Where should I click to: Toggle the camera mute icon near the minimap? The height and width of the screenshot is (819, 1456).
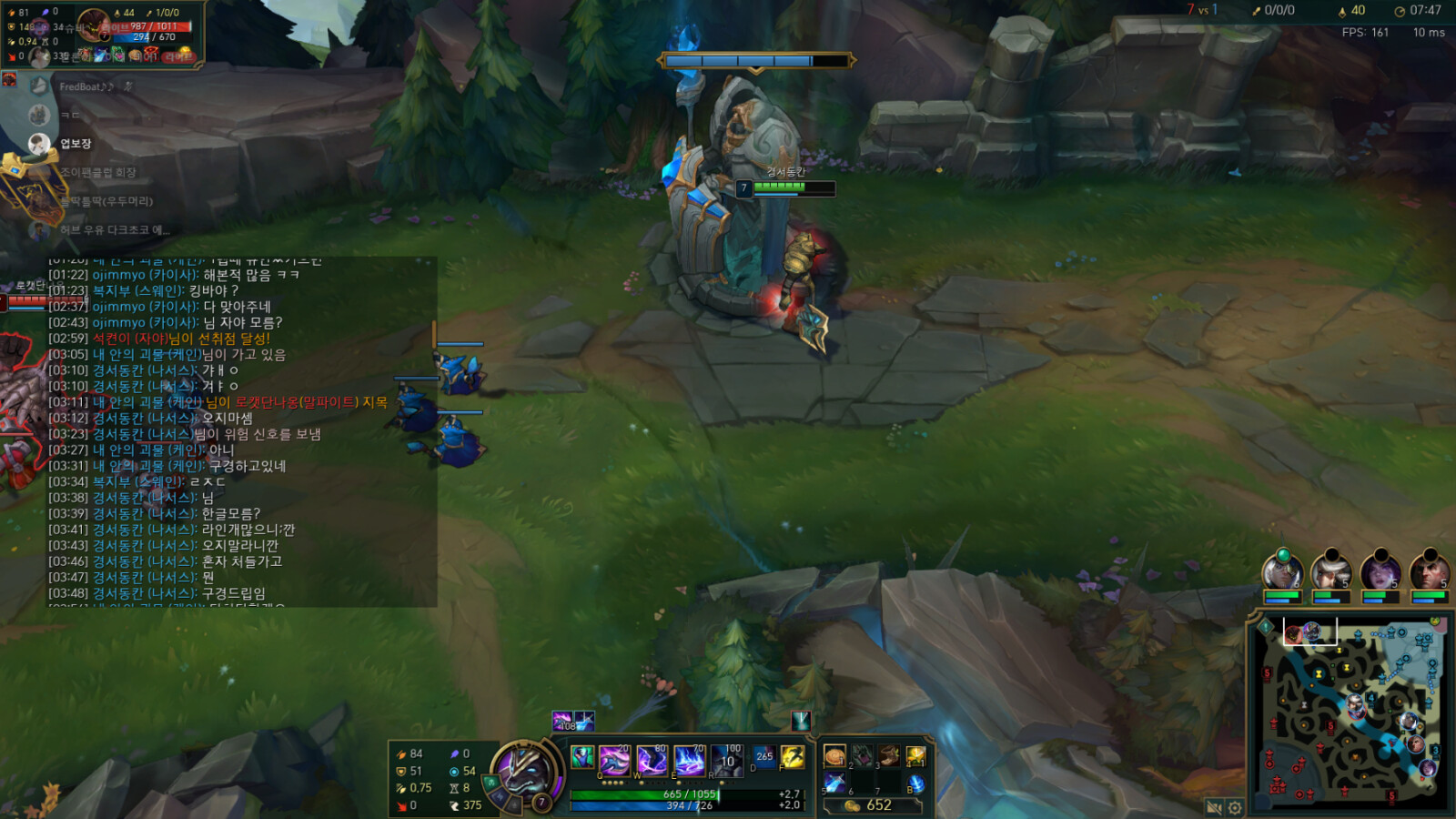point(1213,806)
